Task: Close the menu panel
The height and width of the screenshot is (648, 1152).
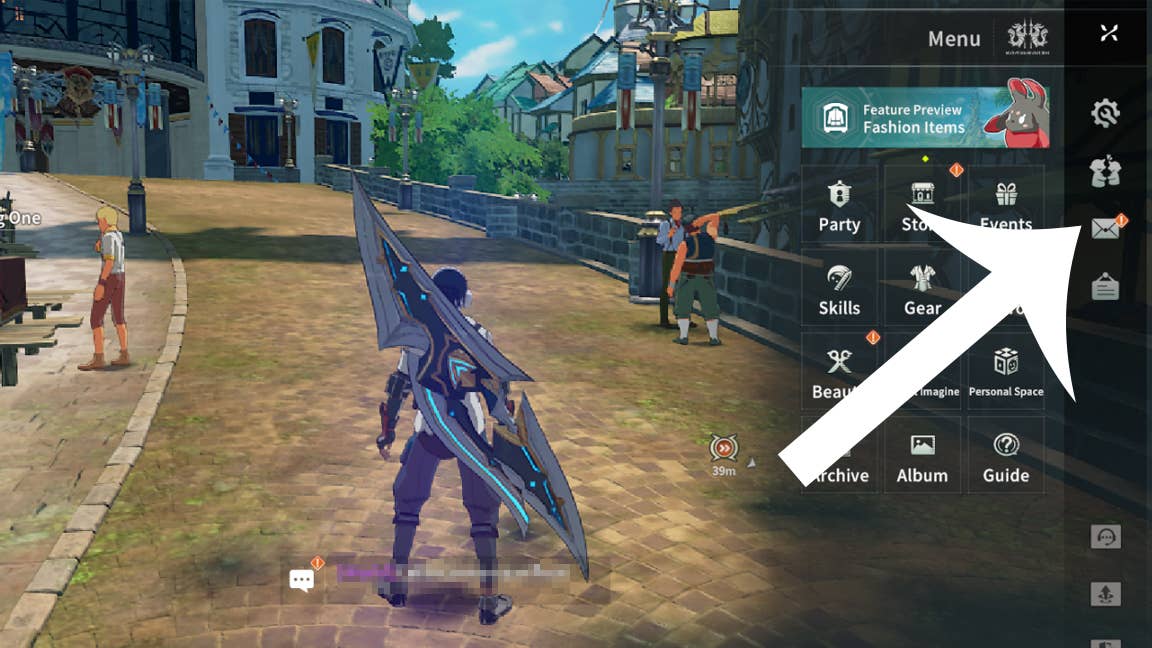Action: pyautogui.click(x=1108, y=33)
